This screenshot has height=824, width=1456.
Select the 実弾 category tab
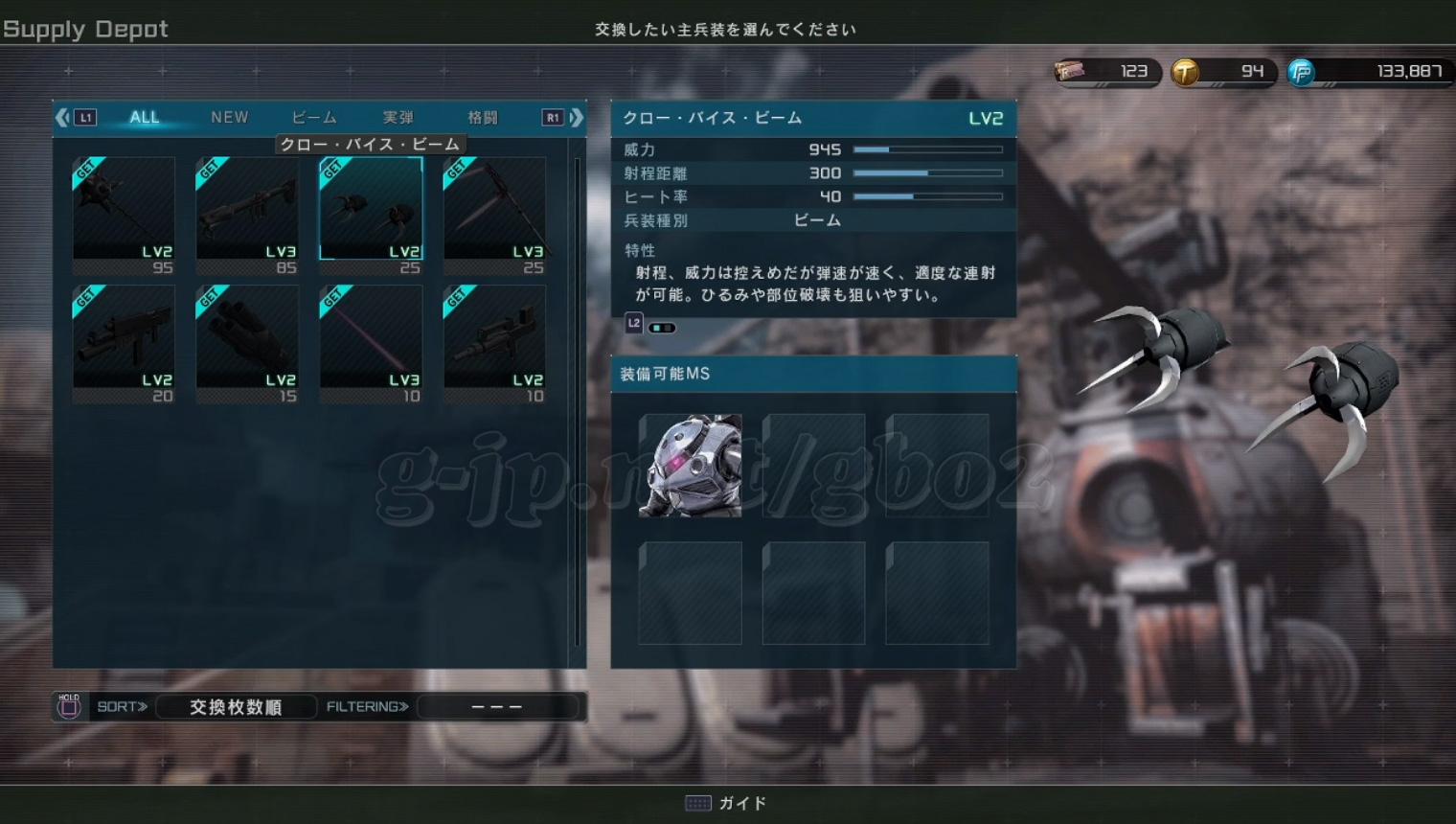tap(398, 117)
